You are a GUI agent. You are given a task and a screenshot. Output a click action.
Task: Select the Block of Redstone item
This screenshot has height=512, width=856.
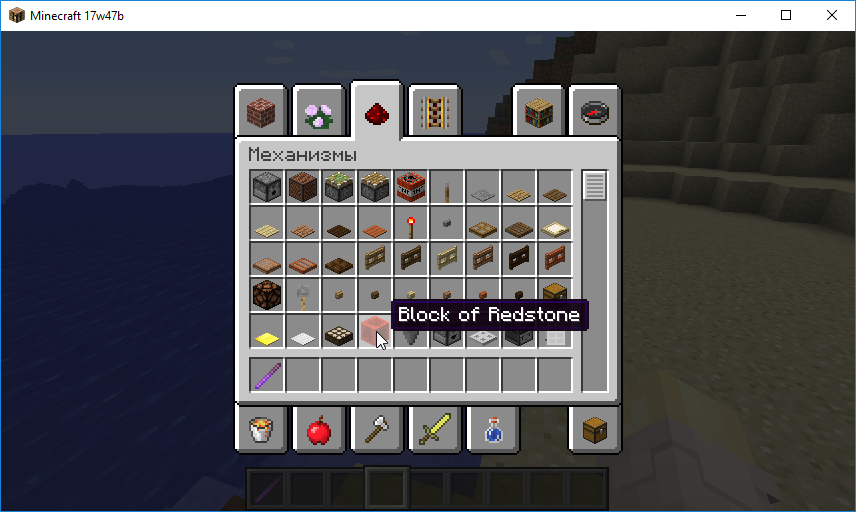tap(375, 330)
